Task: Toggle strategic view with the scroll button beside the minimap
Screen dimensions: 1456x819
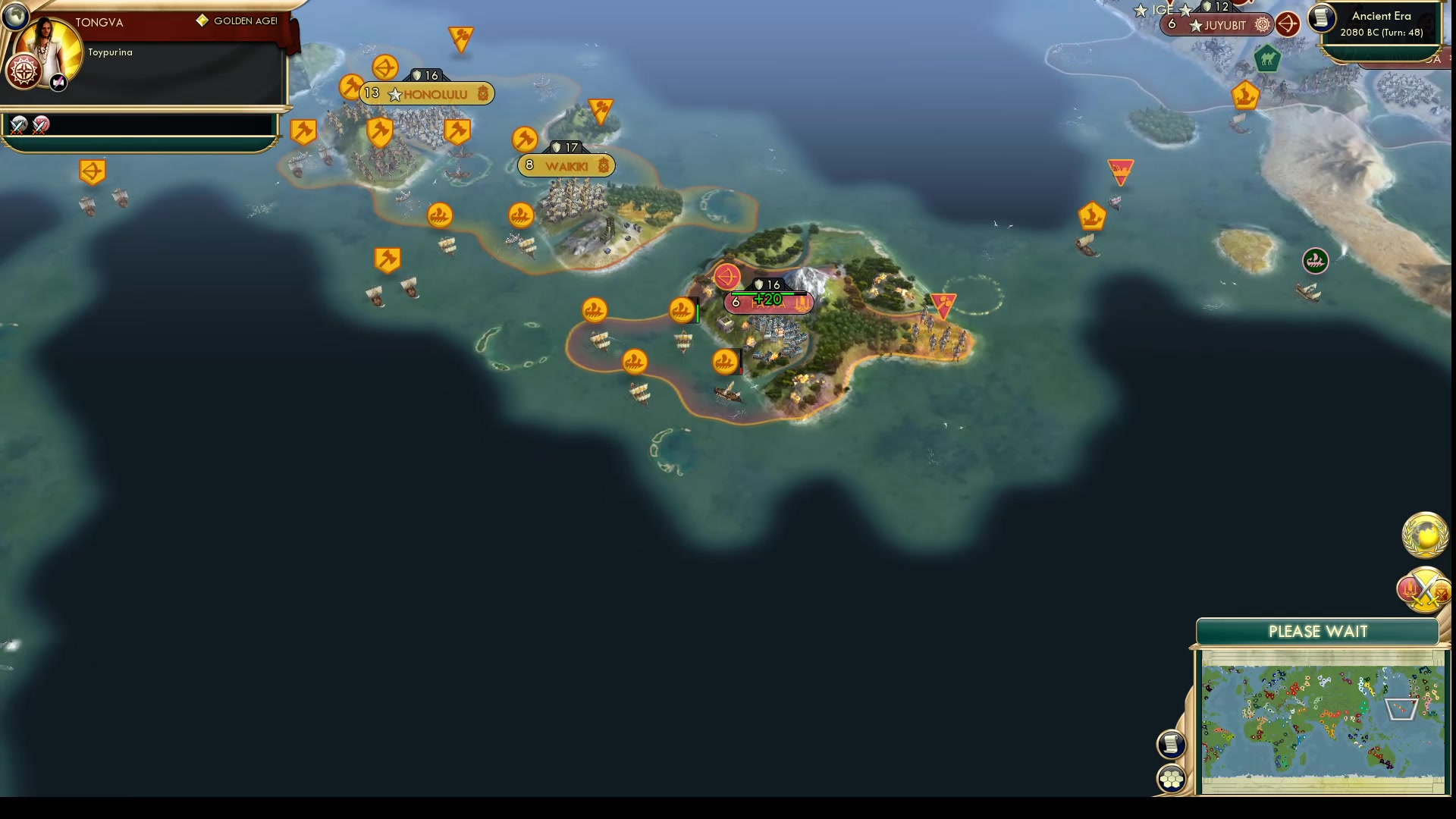Action: click(x=1172, y=744)
